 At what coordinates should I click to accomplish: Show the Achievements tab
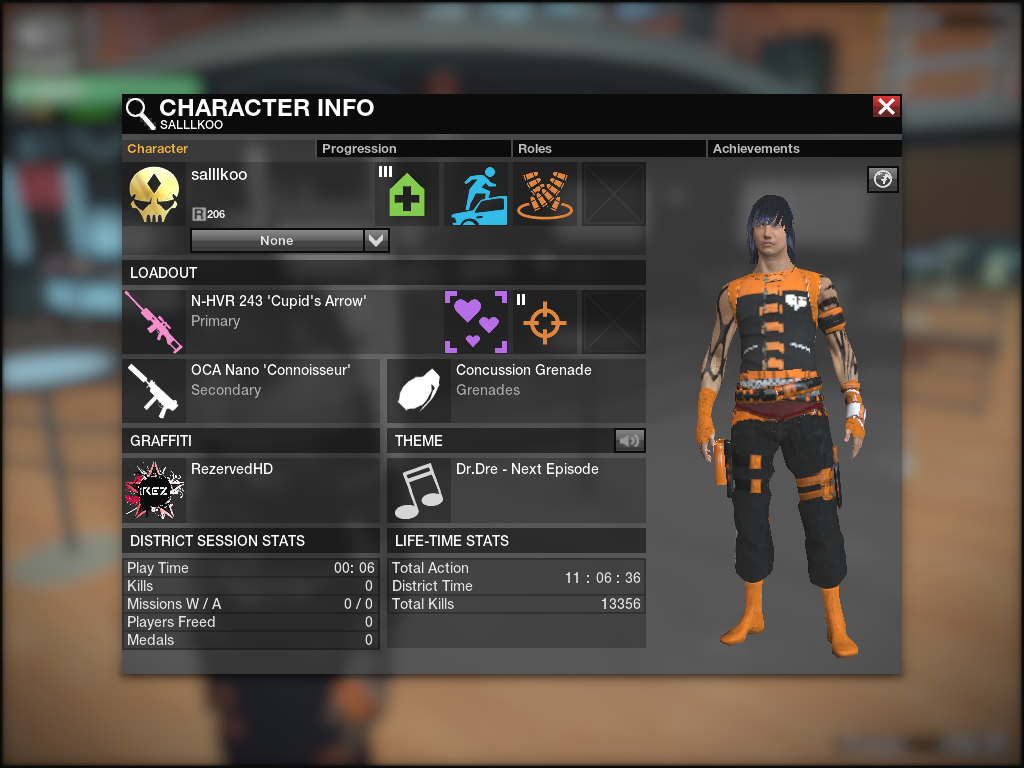756,149
